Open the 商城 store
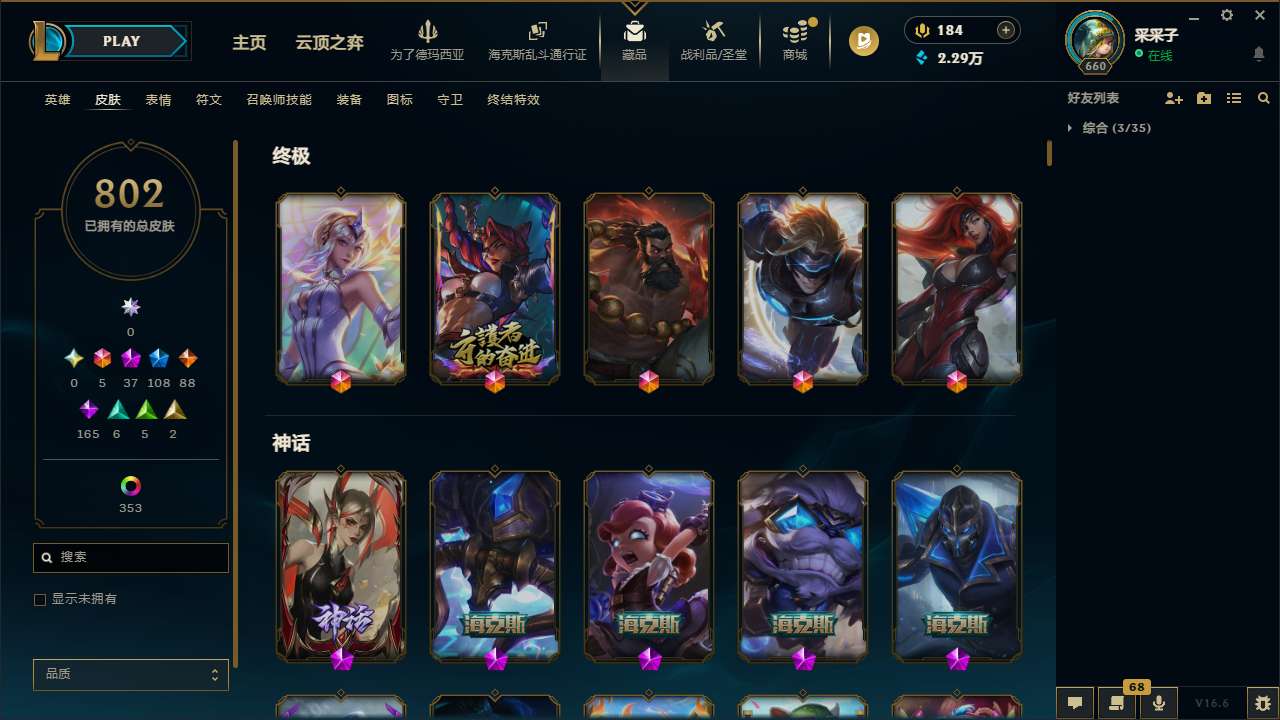Image resolution: width=1280 pixels, height=720 pixels. coord(795,41)
